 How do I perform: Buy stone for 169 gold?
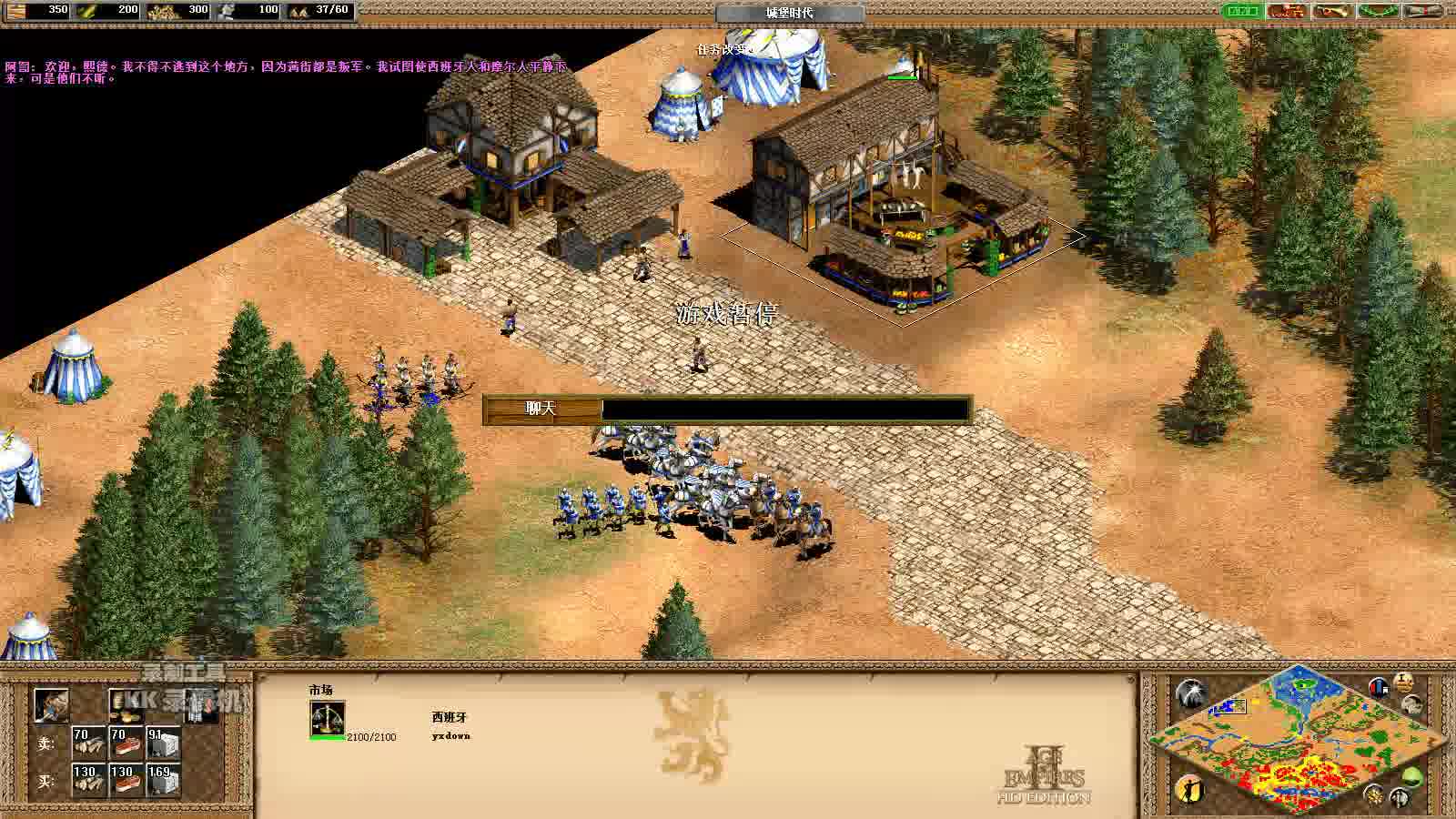coord(162,780)
